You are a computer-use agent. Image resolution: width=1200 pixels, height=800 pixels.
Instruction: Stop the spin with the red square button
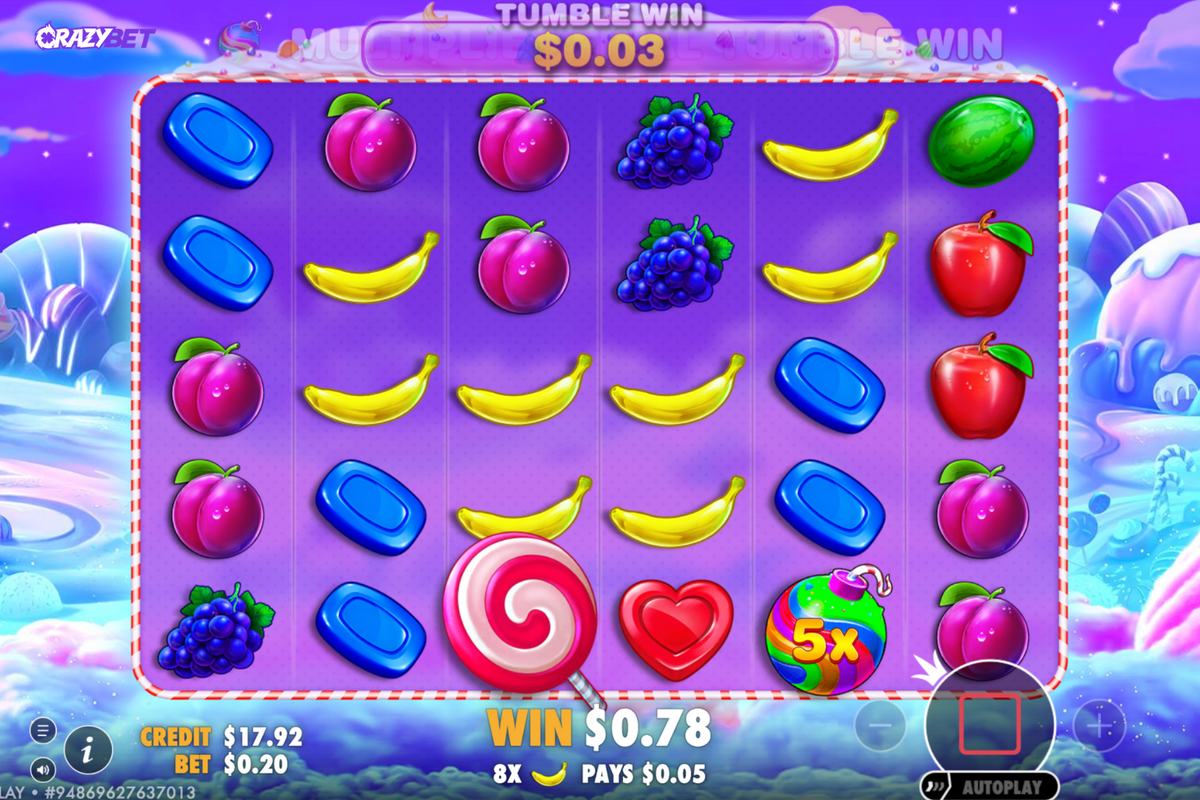click(990, 725)
